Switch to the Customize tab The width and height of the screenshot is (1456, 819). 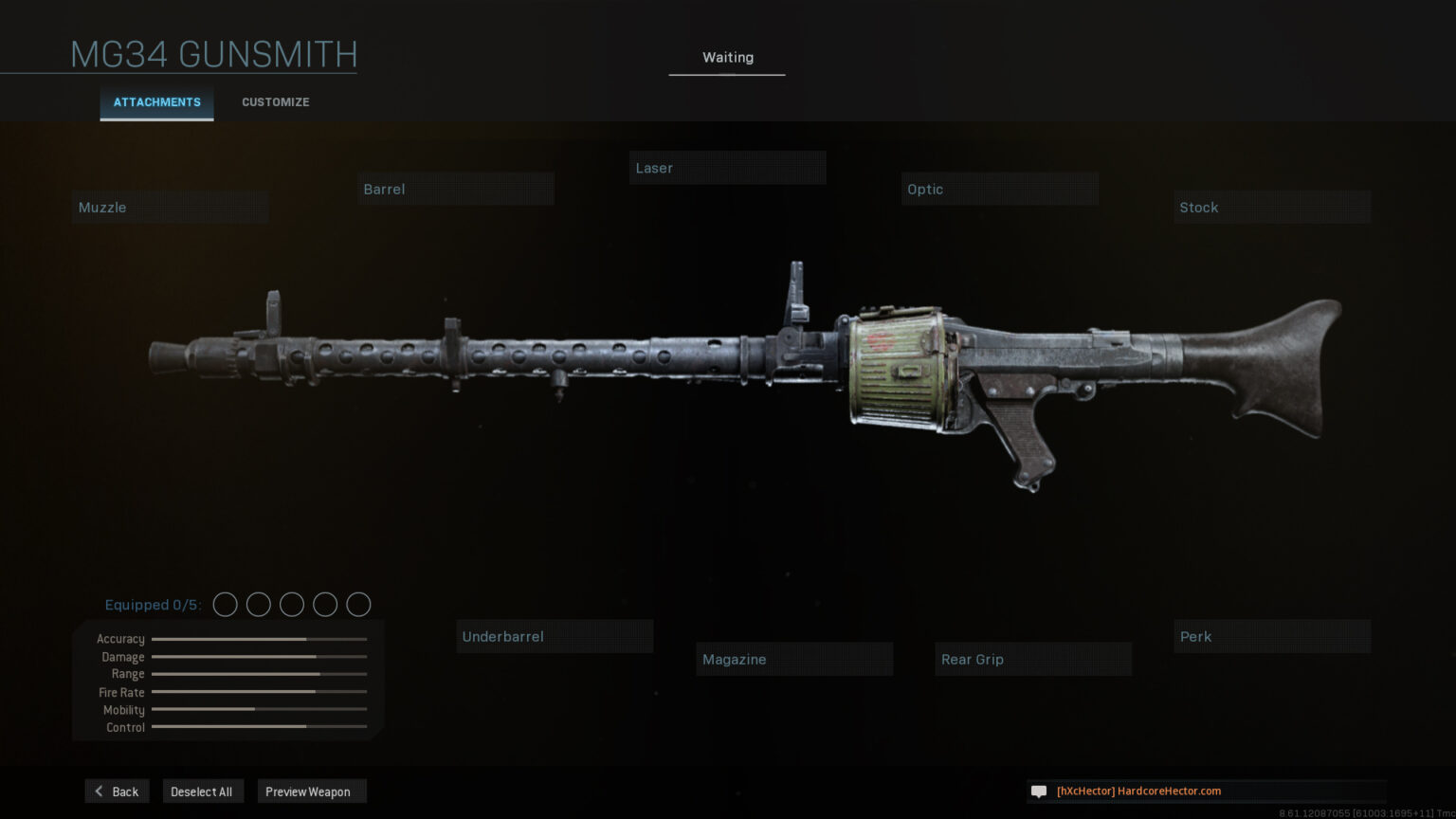click(275, 101)
